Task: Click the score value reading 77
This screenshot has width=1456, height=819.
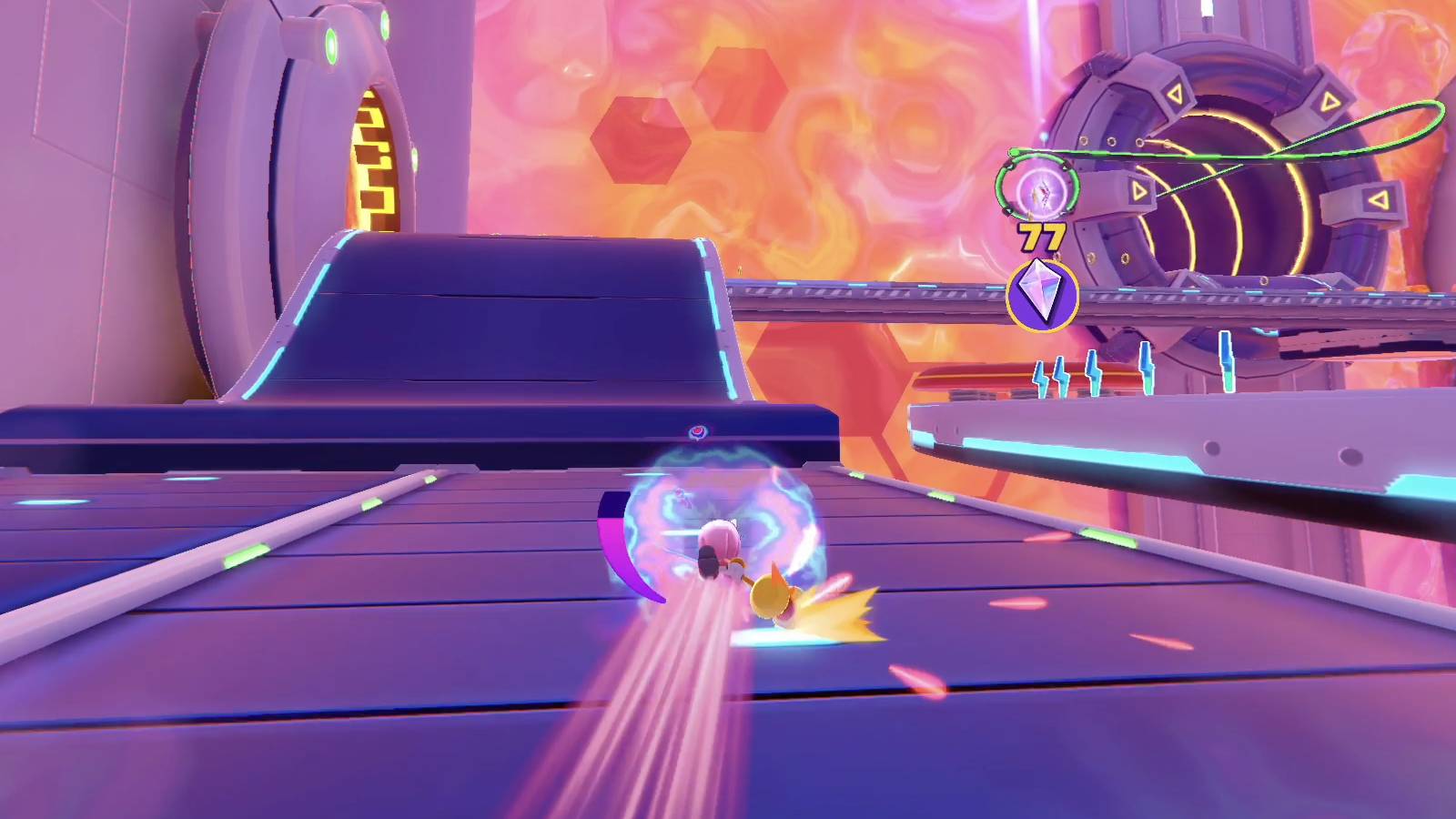Action: pos(1043,235)
